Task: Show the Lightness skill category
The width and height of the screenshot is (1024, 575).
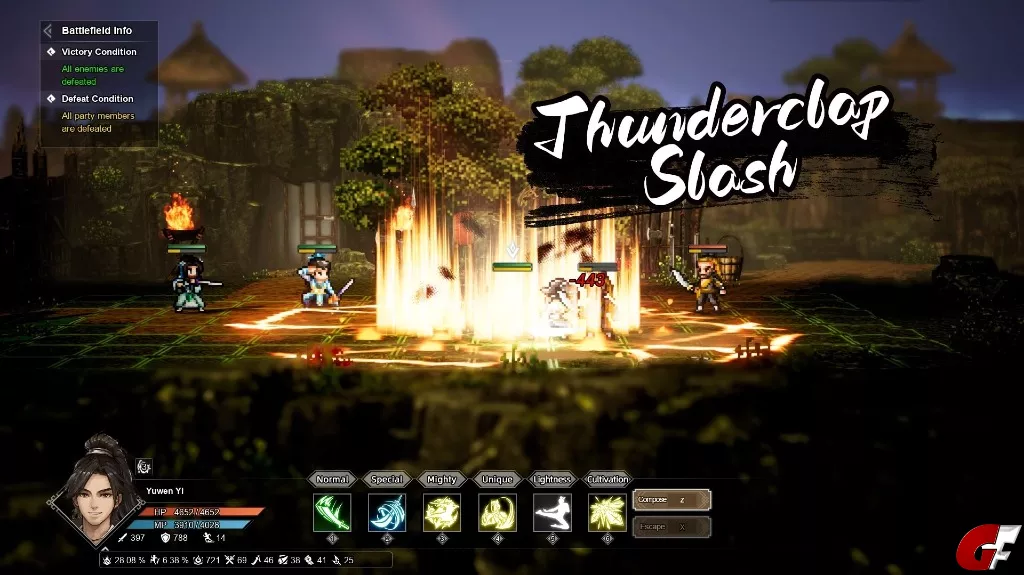Action: 552,480
